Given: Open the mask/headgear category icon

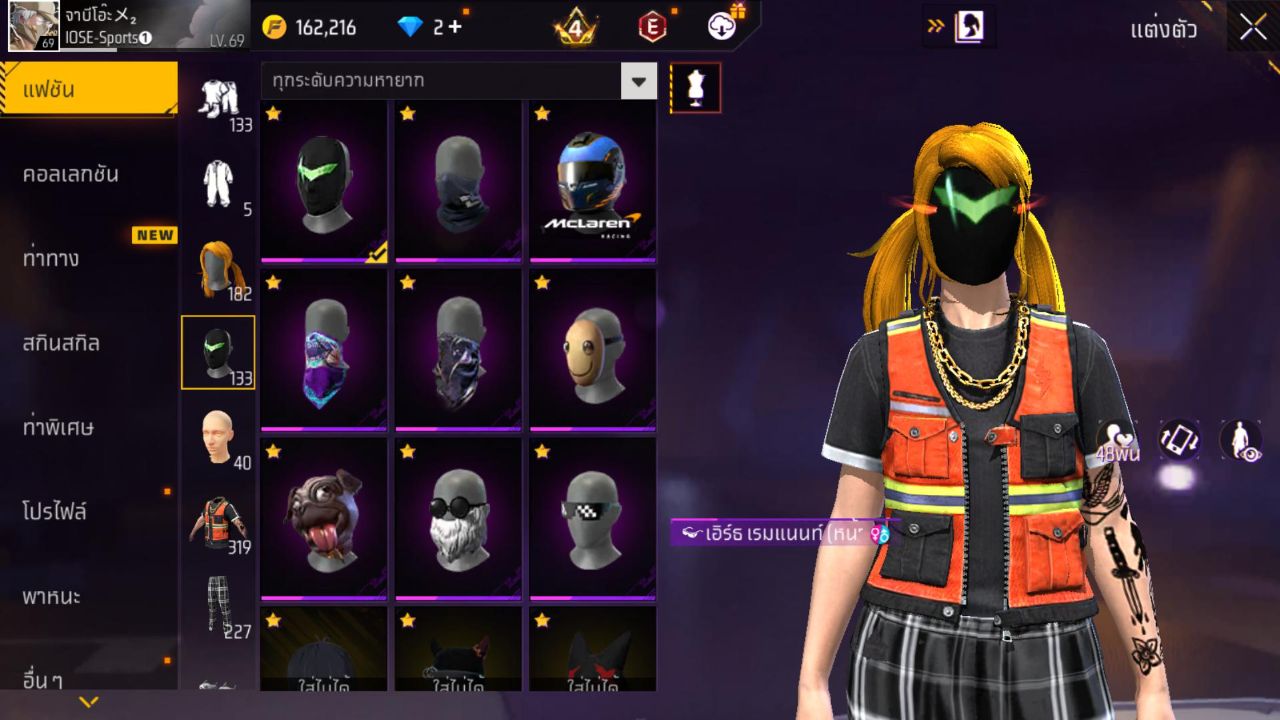Looking at the screenshot, I should pyautogui.click(x=219, y=350).
